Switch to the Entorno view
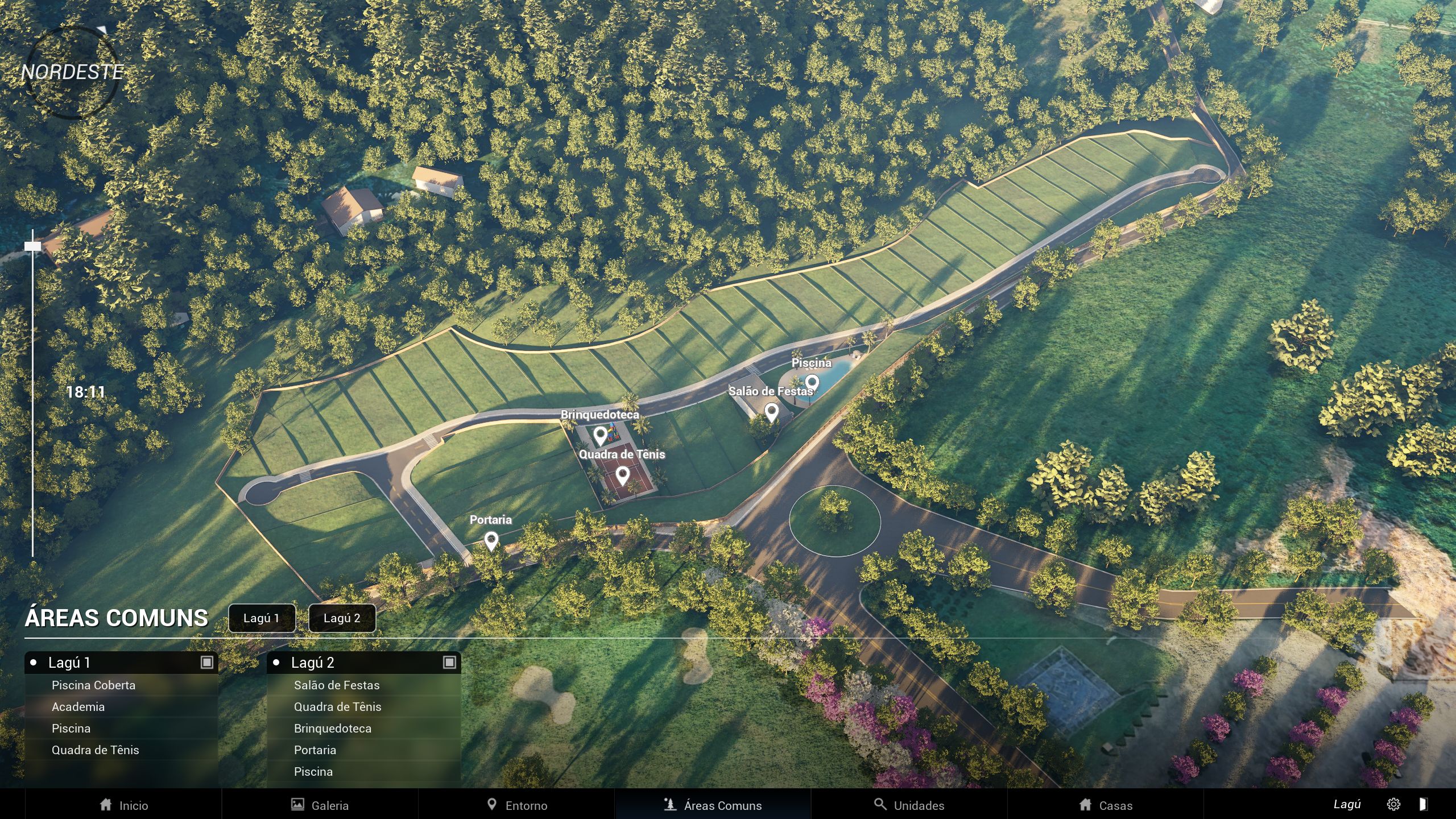This screenshot has height=819, width=1456. [x=516, y=805]
